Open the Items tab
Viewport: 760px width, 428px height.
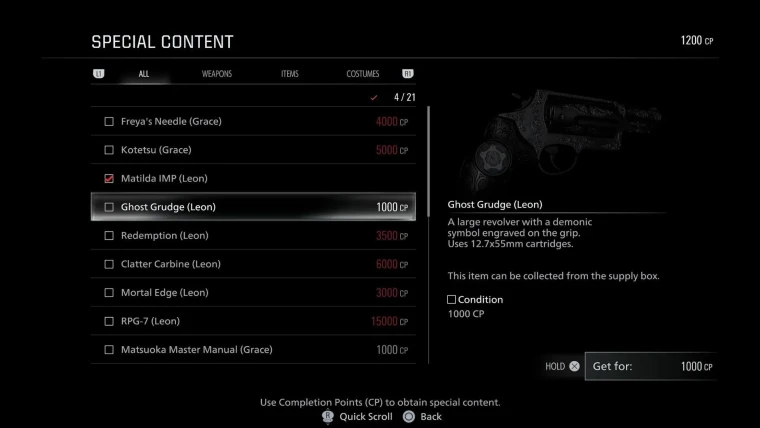click(289, 74)
